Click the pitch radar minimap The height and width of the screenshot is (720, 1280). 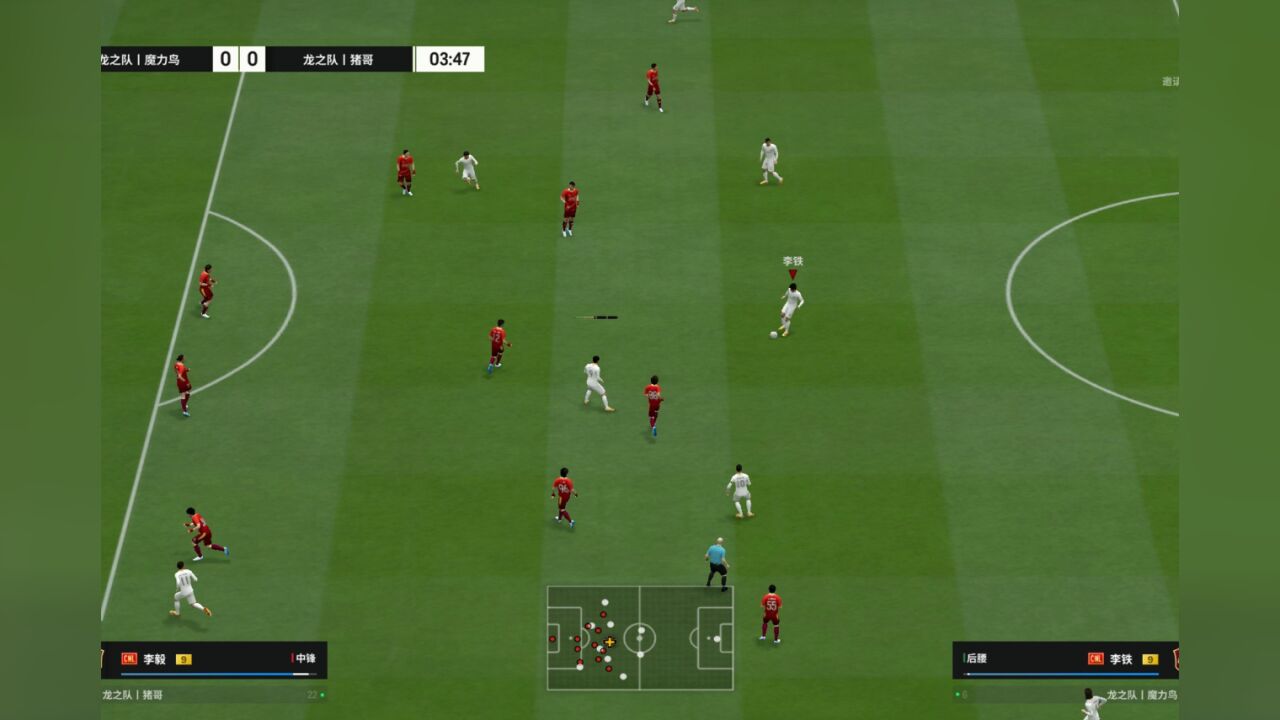pyautogui.click(x=640, y=638)
